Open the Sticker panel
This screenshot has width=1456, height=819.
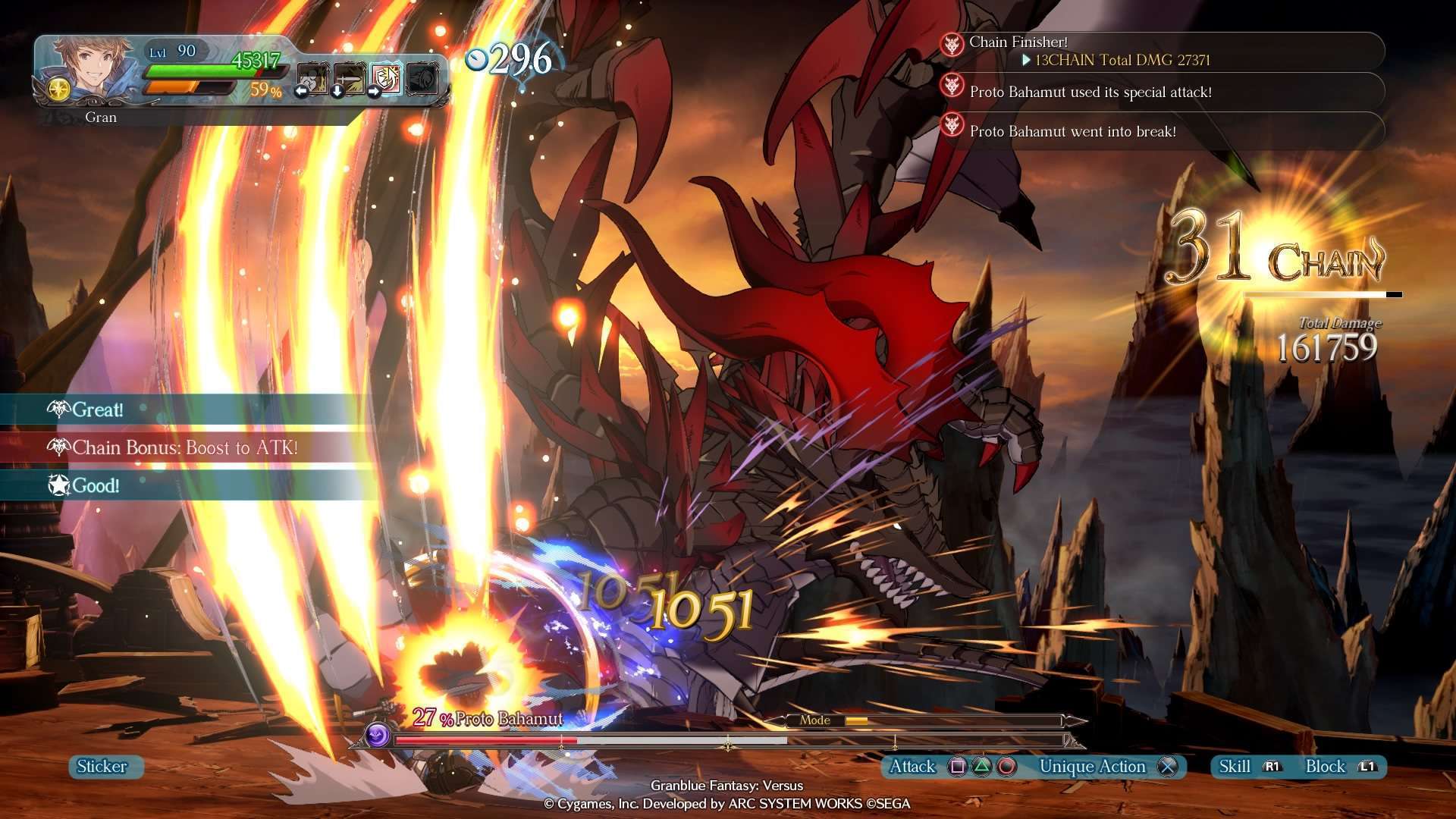(102, 767)
